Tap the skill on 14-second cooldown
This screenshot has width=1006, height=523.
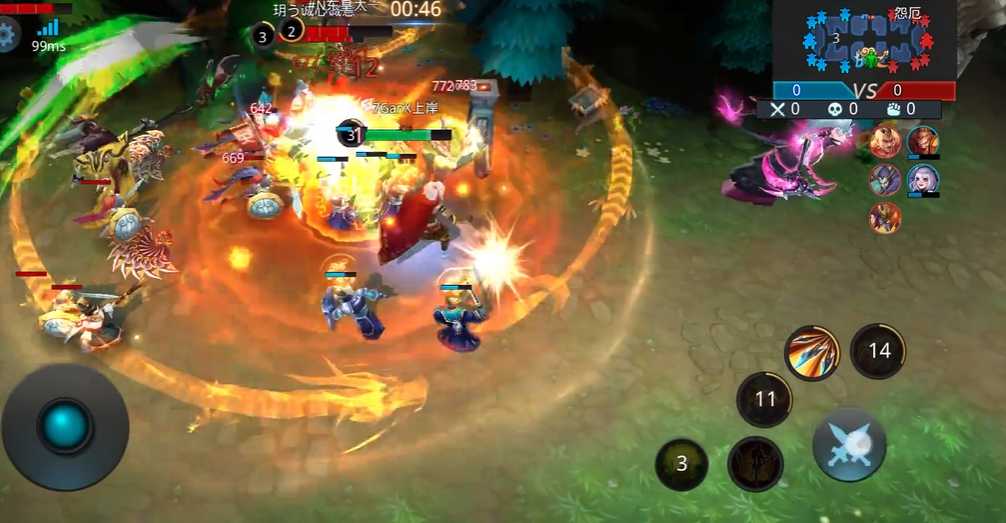point(878,351)
